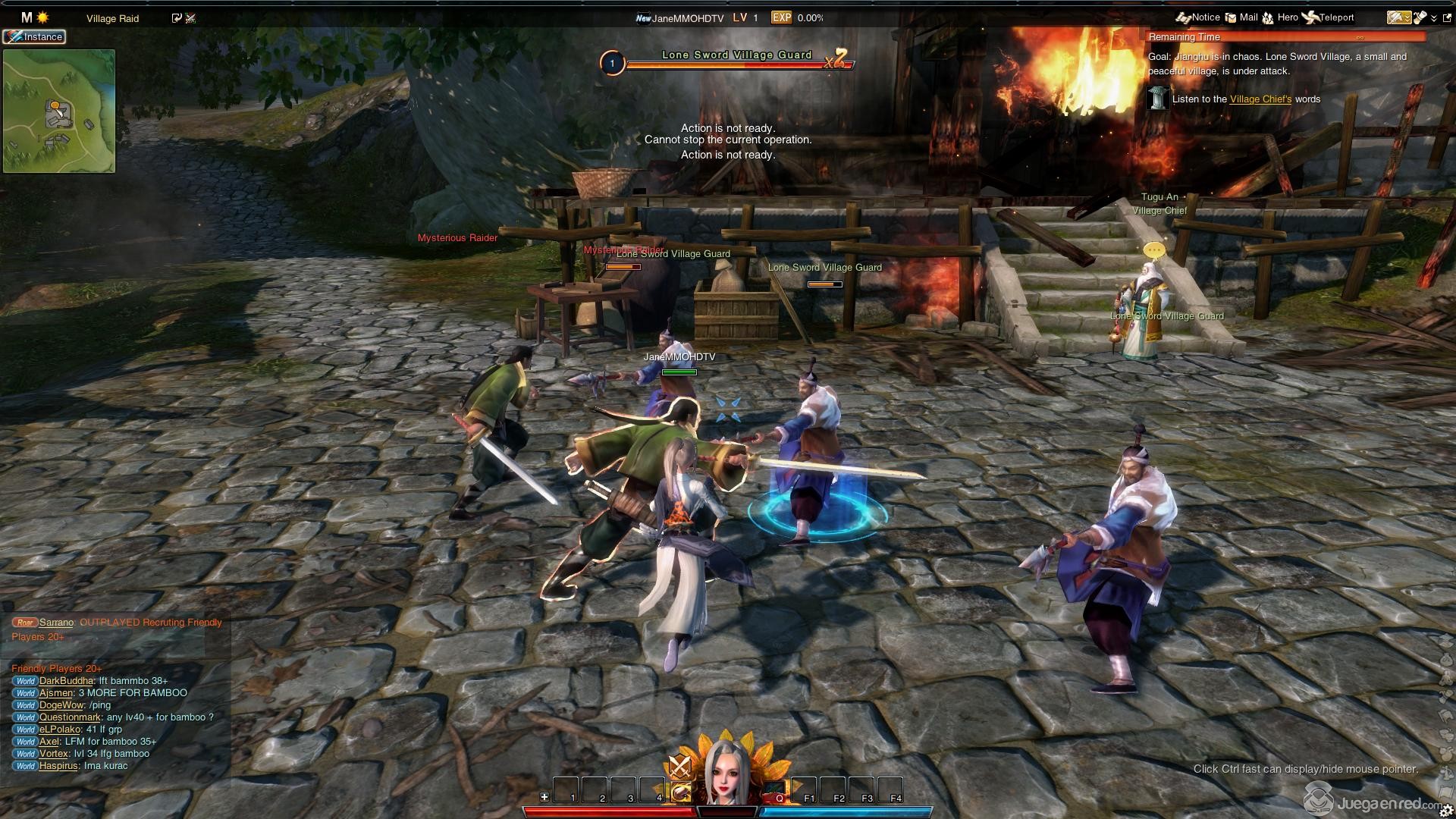Viewport: 1456px width, 819px height.
Task: Click the pop-out window icon
Action: point(1446,17)
